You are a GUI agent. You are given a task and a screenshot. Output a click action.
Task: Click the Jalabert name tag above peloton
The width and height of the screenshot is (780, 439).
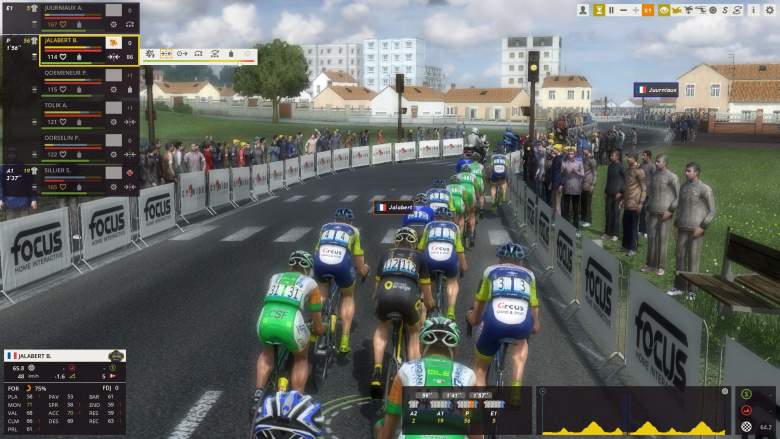pos(394,207)
